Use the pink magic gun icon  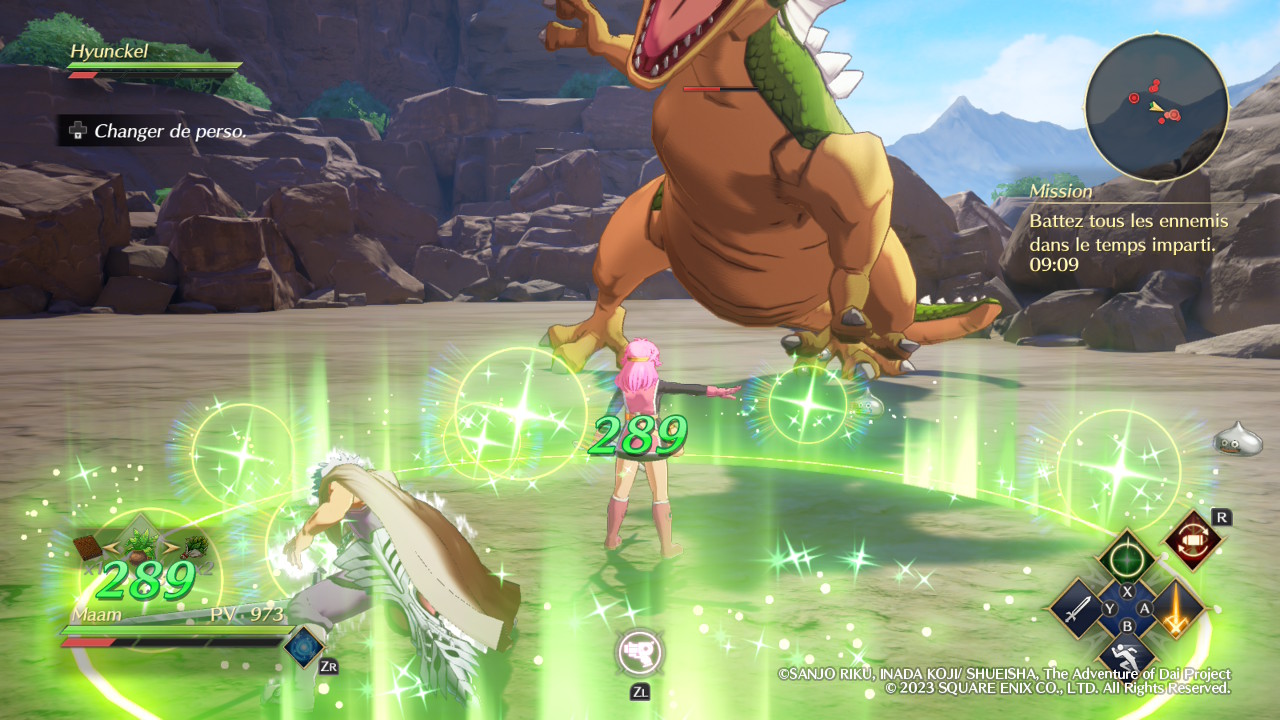point(640,653)
